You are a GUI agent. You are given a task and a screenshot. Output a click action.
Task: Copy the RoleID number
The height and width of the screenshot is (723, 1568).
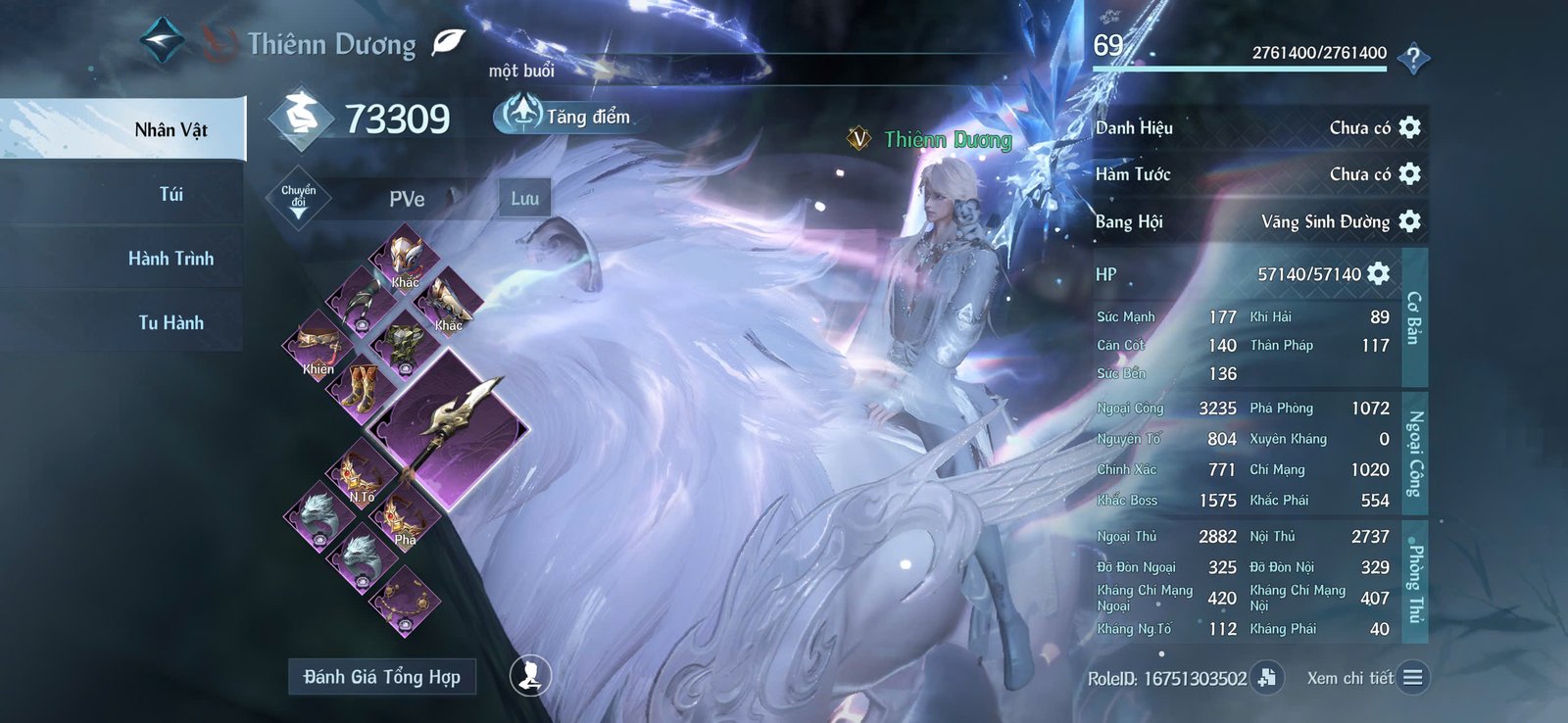[x=1267, y=677]
